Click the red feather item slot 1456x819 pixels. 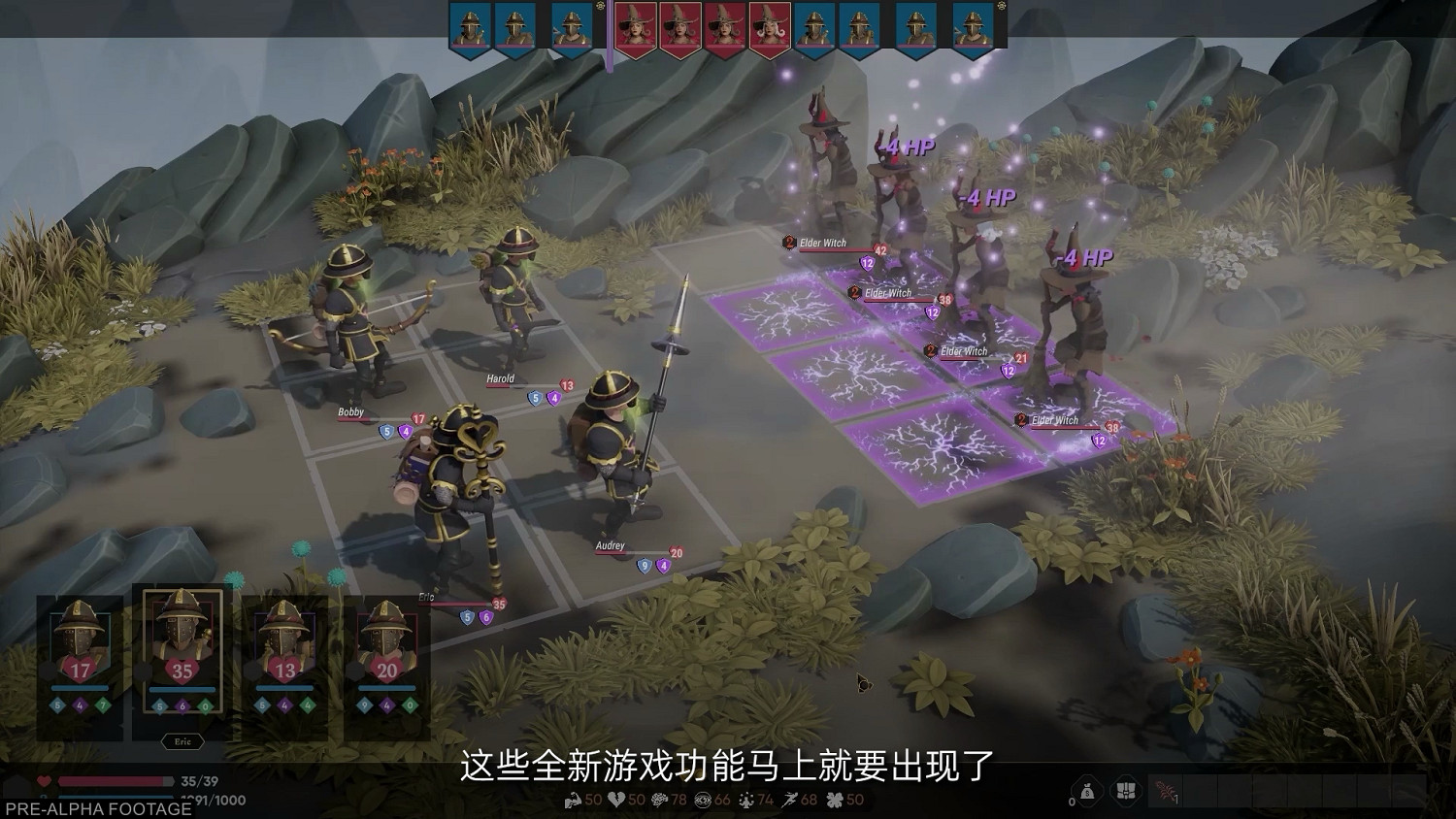pyautogui.click(x=1166, y=790)
